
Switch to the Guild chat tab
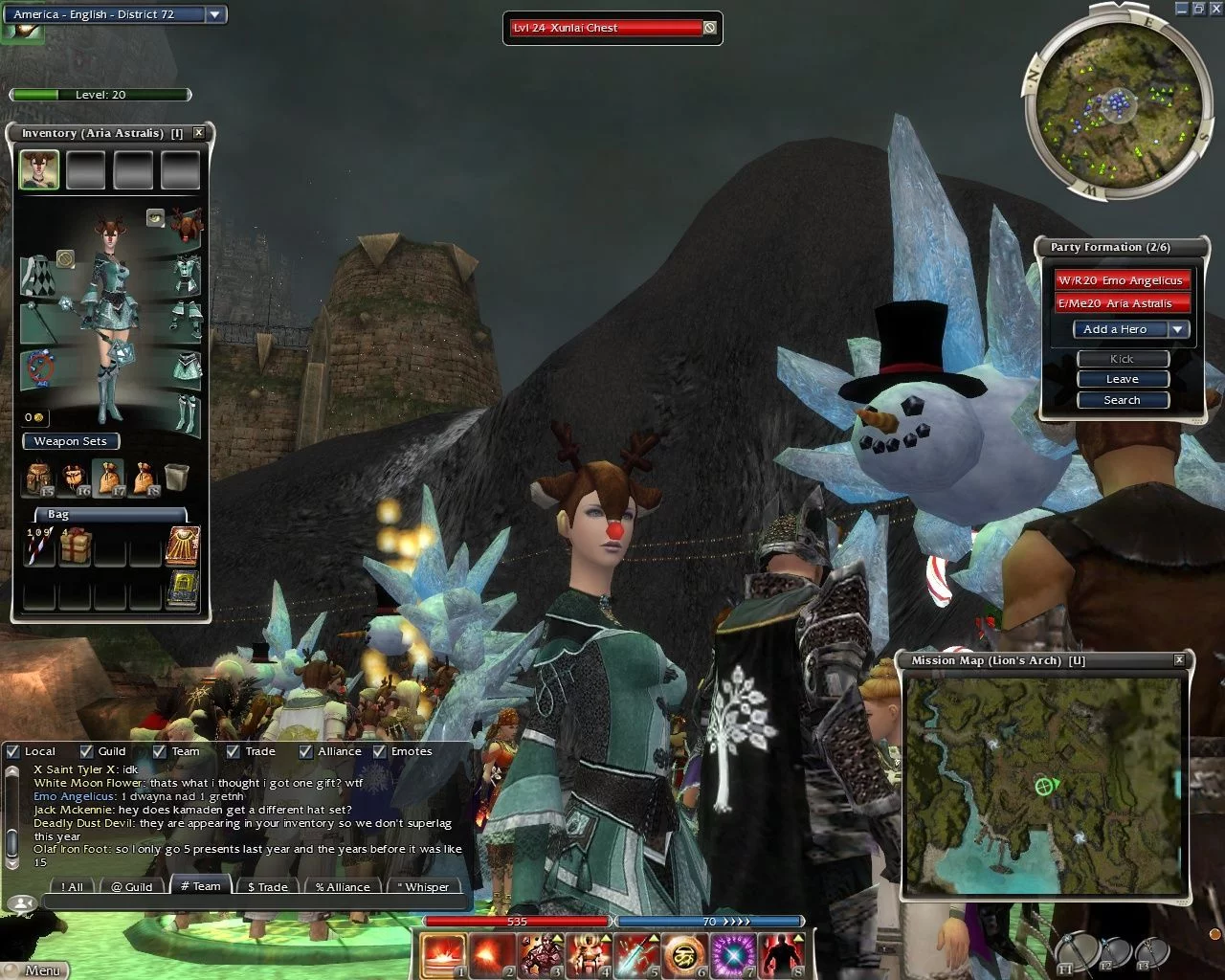click(132, 886)
